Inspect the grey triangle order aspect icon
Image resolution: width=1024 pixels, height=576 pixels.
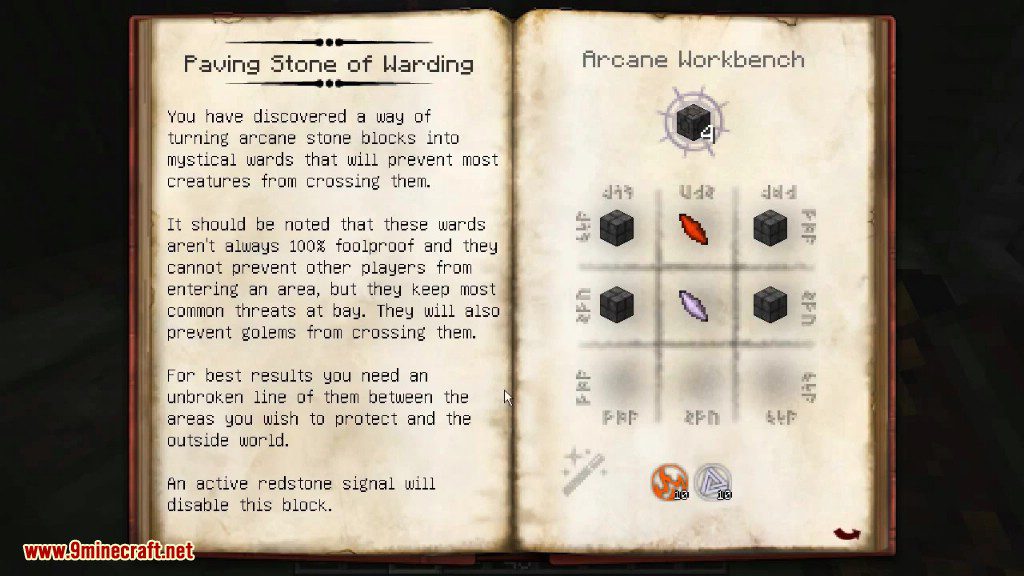point(712,481)
